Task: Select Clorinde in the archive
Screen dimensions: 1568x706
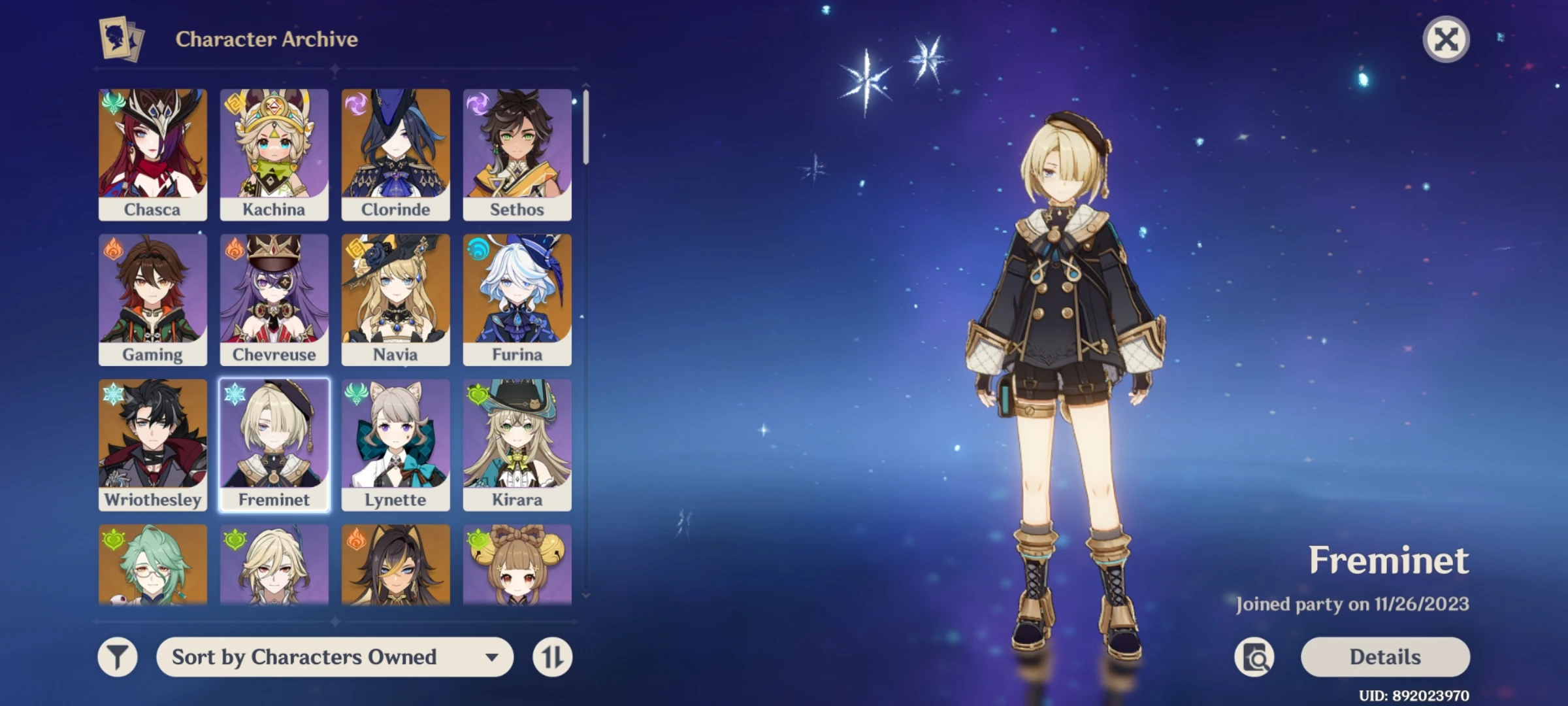Action: (396, 154)
